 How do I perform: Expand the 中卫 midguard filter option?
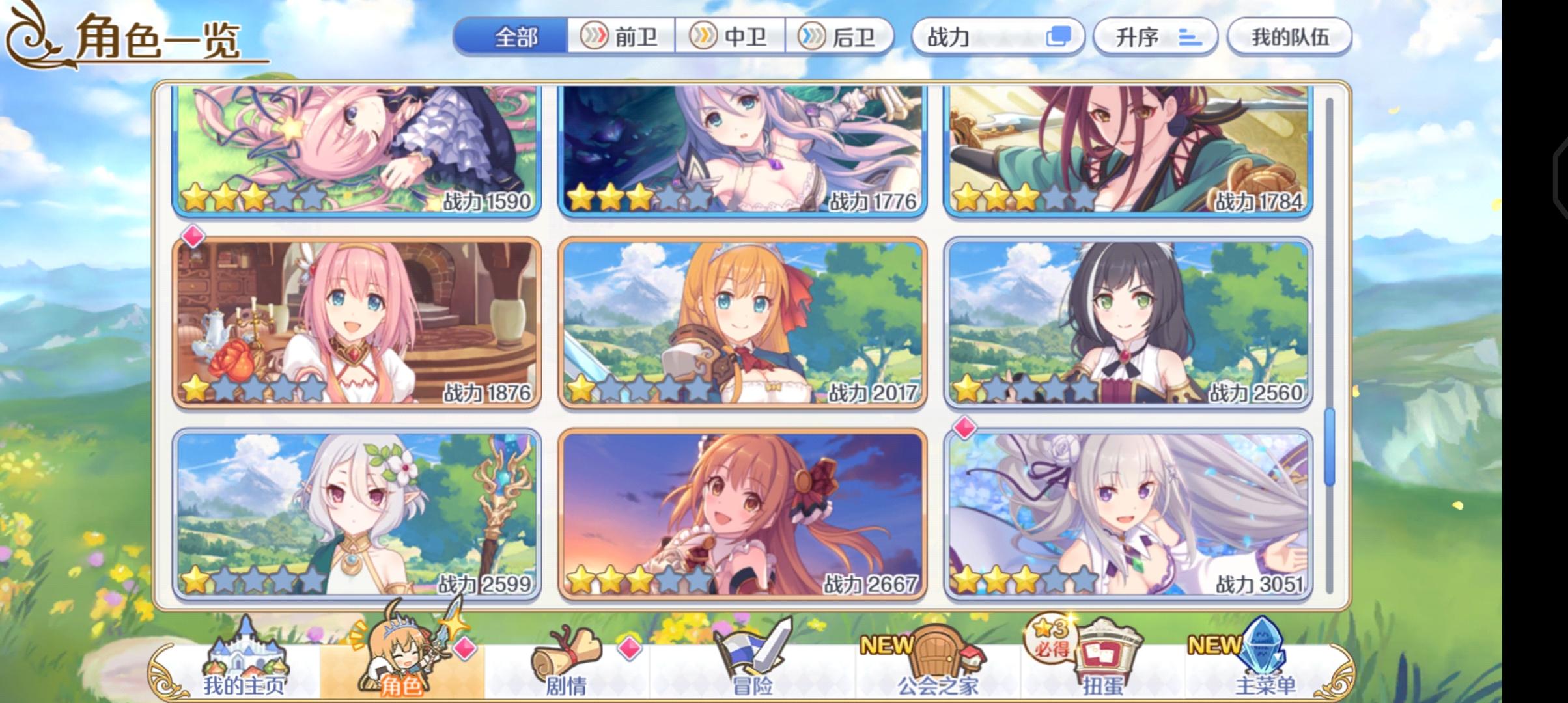pyautogui.click(x=733, y=37)
